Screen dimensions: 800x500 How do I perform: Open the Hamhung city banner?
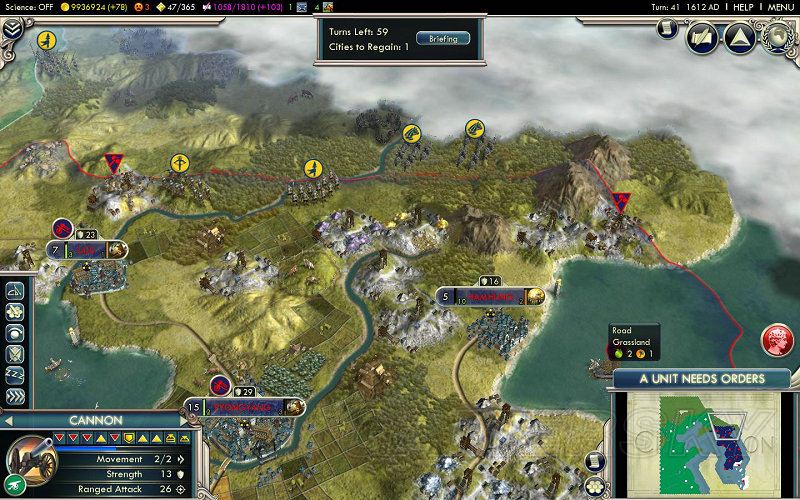coord(490,296)
